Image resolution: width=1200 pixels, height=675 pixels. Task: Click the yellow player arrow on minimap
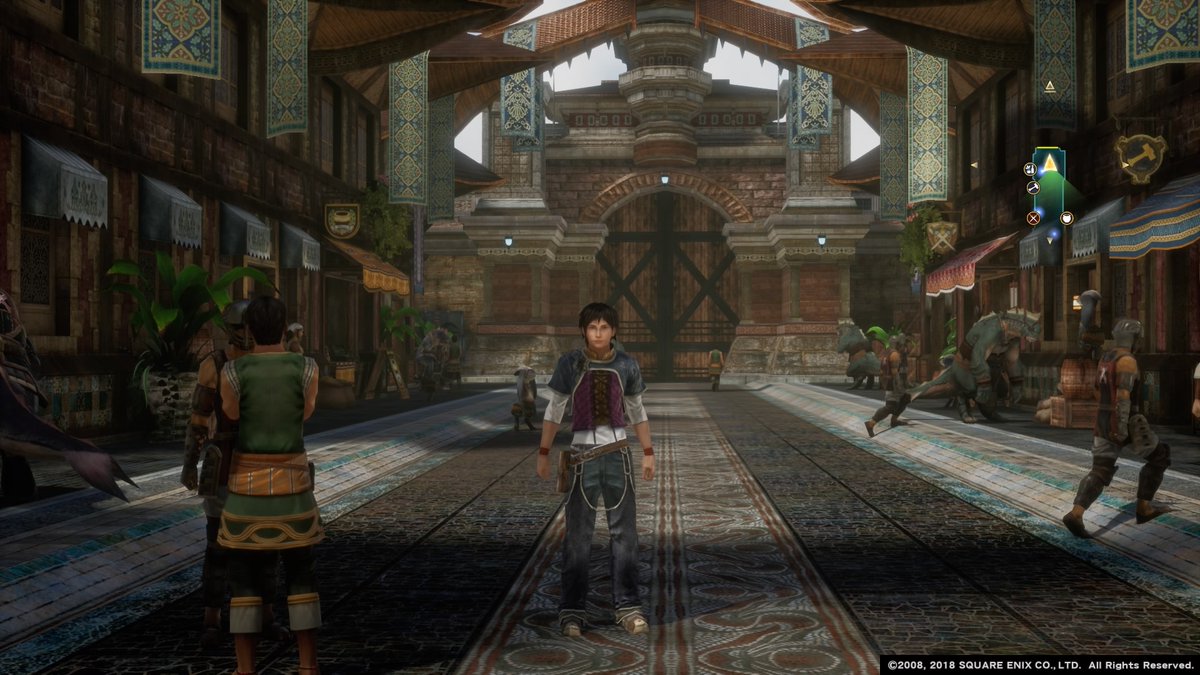pyautogui.click(x=1050, y=162)
